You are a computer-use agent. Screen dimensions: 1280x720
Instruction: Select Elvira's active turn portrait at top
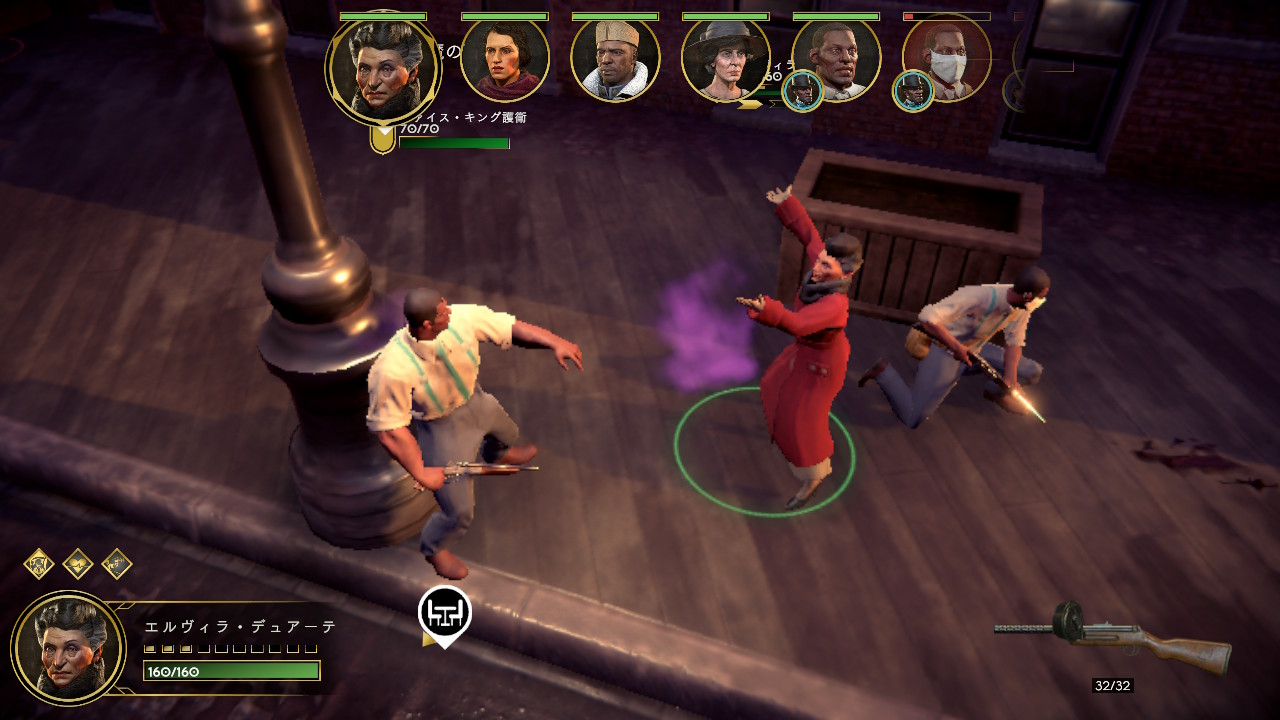coord(383,68)
